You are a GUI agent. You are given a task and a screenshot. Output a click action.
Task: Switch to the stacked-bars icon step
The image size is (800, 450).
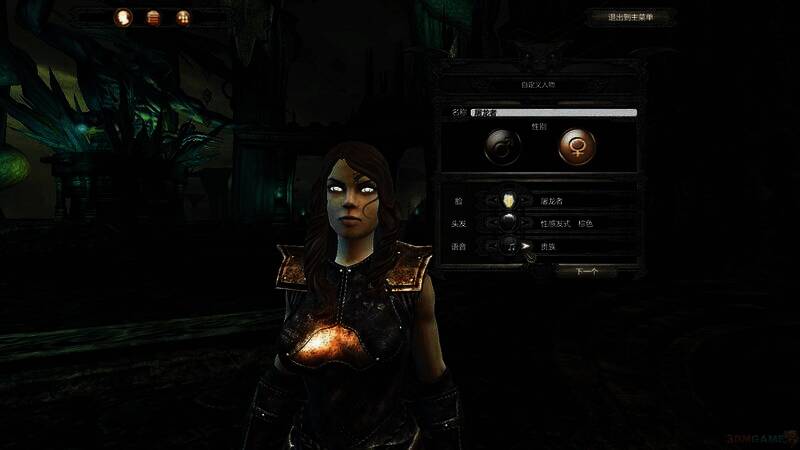coord(153,17)
